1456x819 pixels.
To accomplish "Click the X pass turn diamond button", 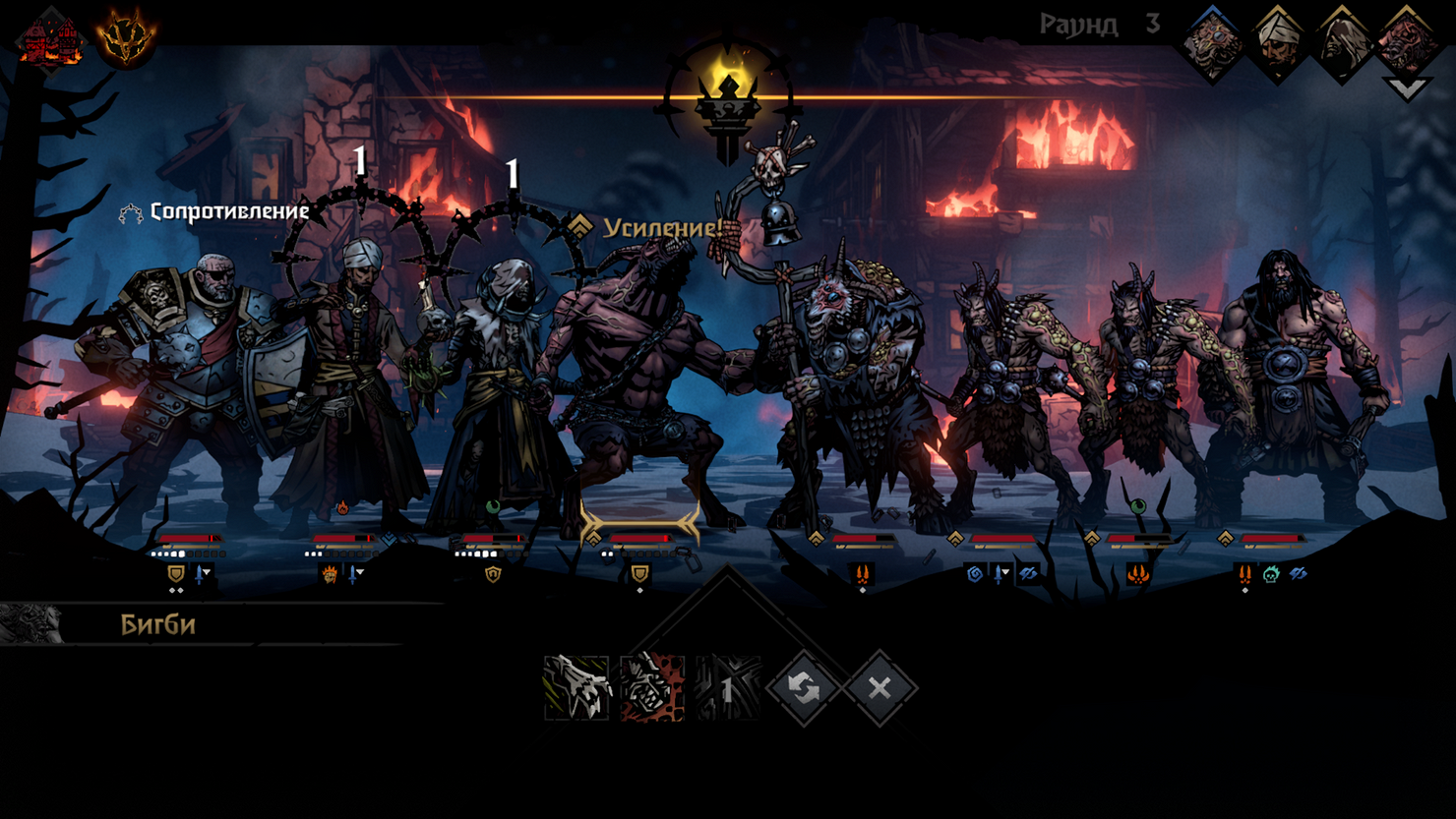I will tap(880, 688).
